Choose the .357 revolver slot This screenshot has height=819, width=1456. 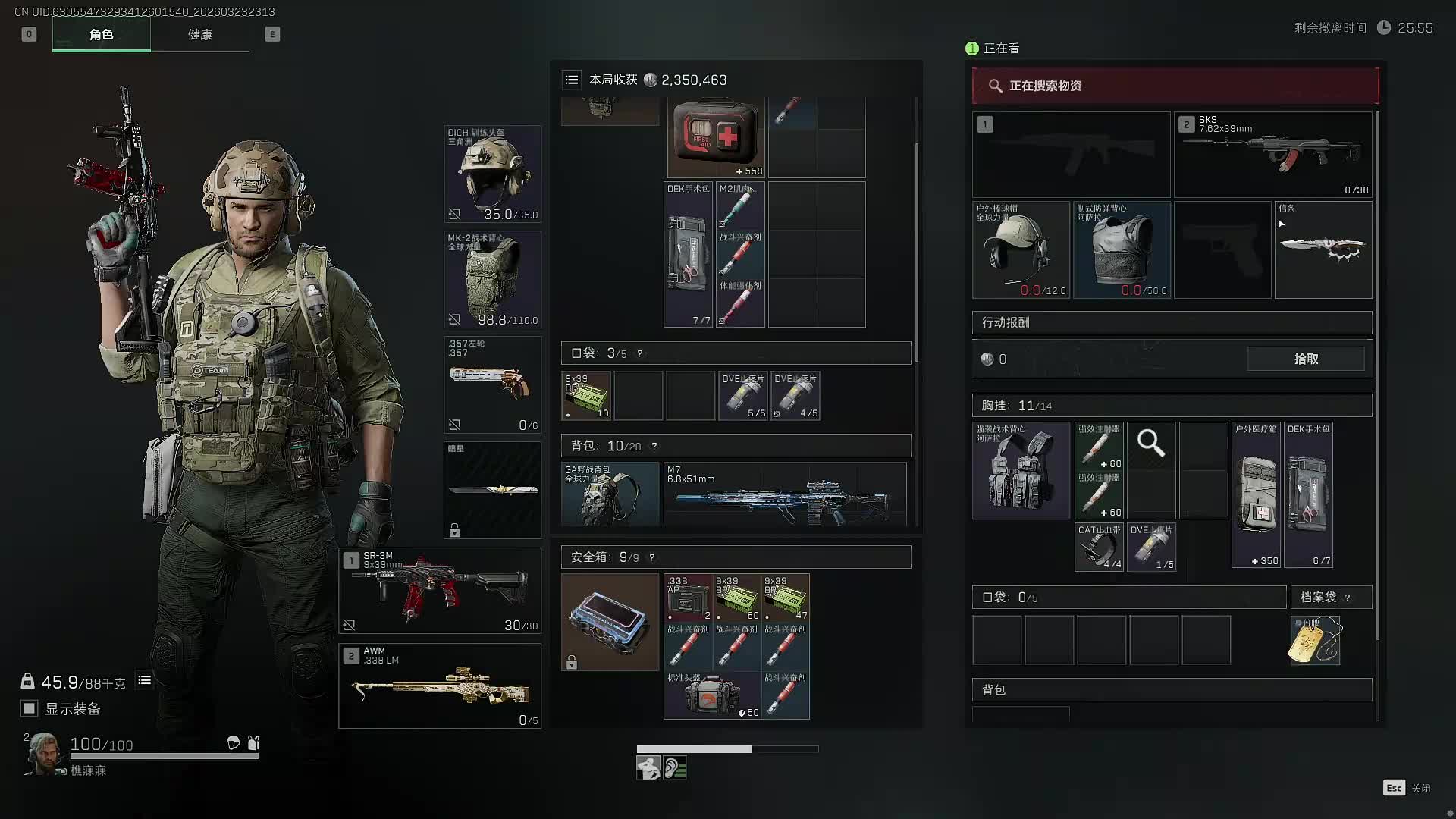point(492,384)
